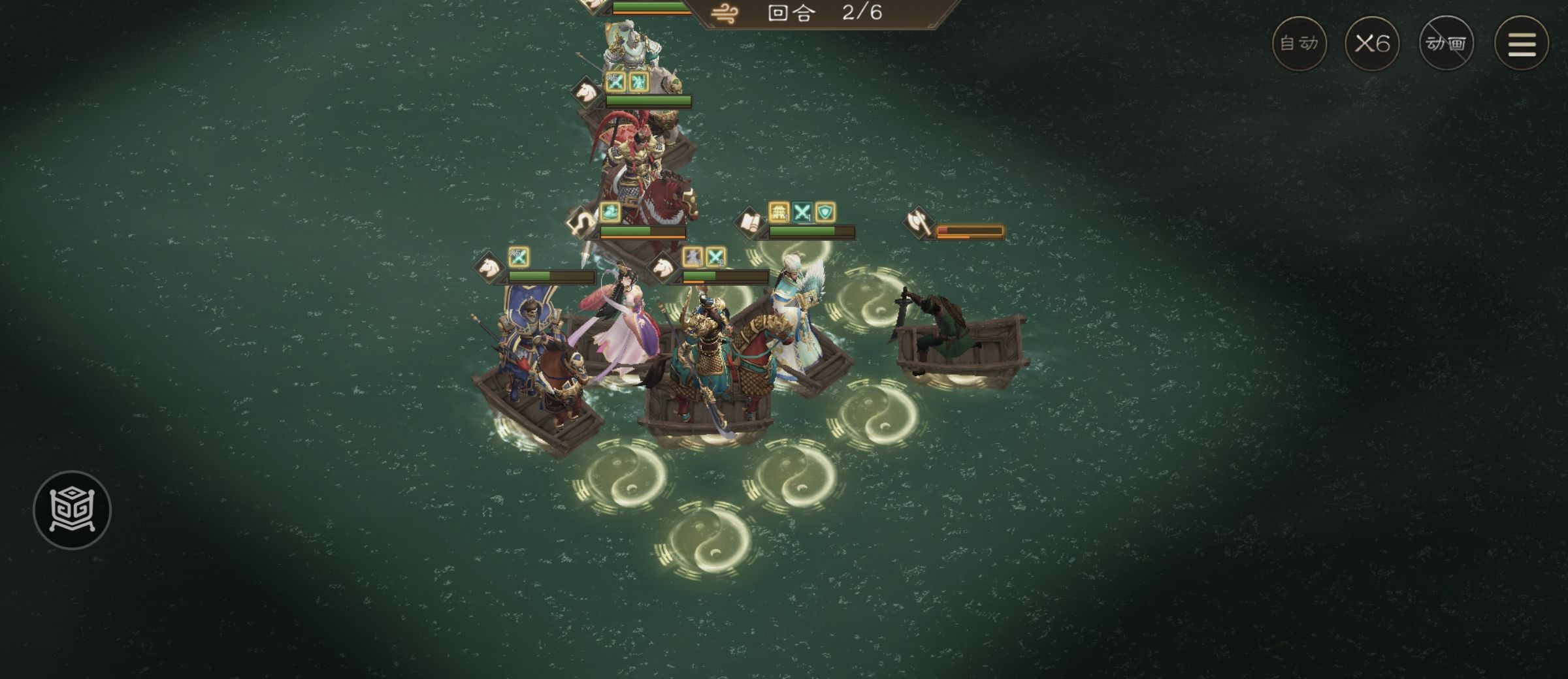
Task: Enable battle animations via the 动画 toggle
Action: click(1447, 43)
